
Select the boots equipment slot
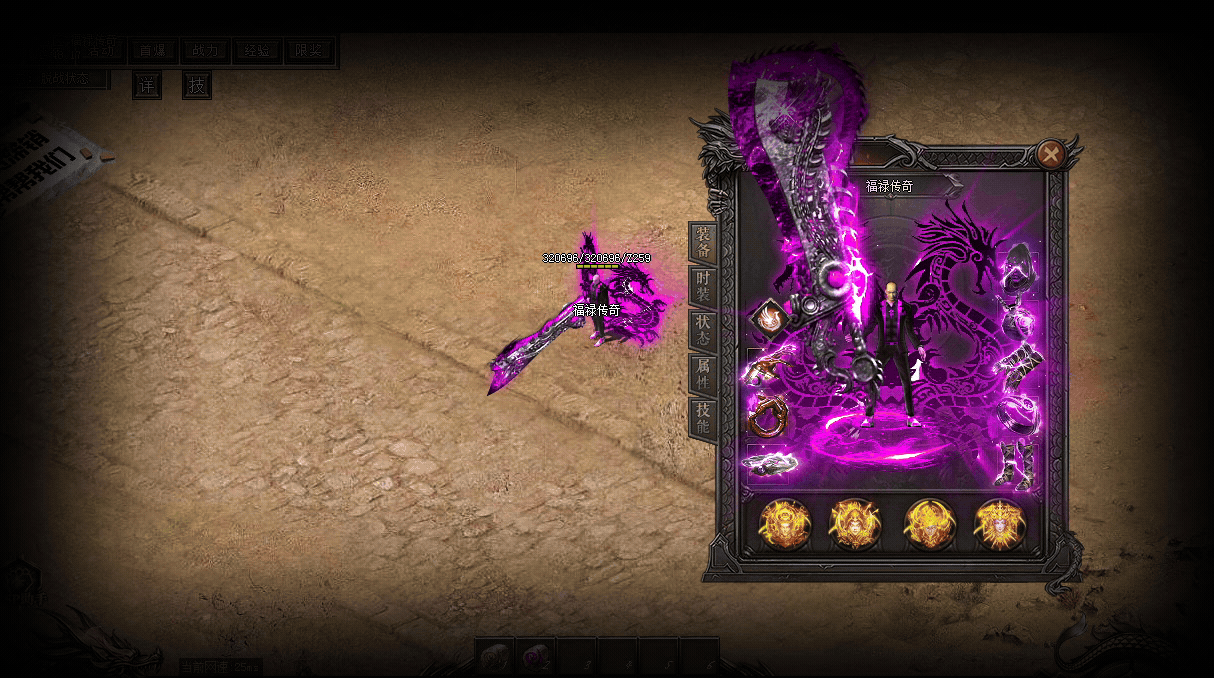click(x=1018, y=464)
